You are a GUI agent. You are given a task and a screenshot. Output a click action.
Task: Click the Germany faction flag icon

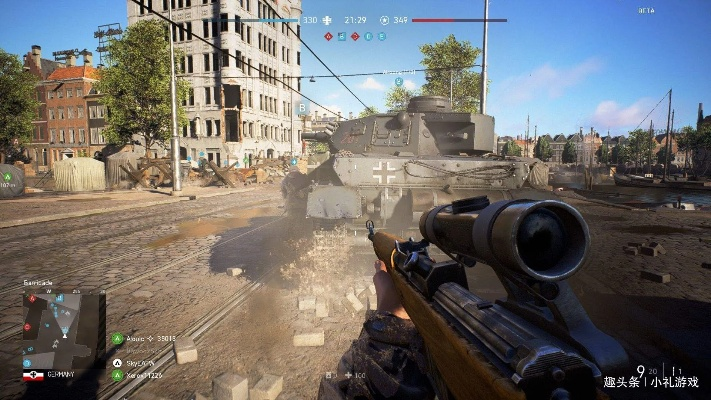33,376
